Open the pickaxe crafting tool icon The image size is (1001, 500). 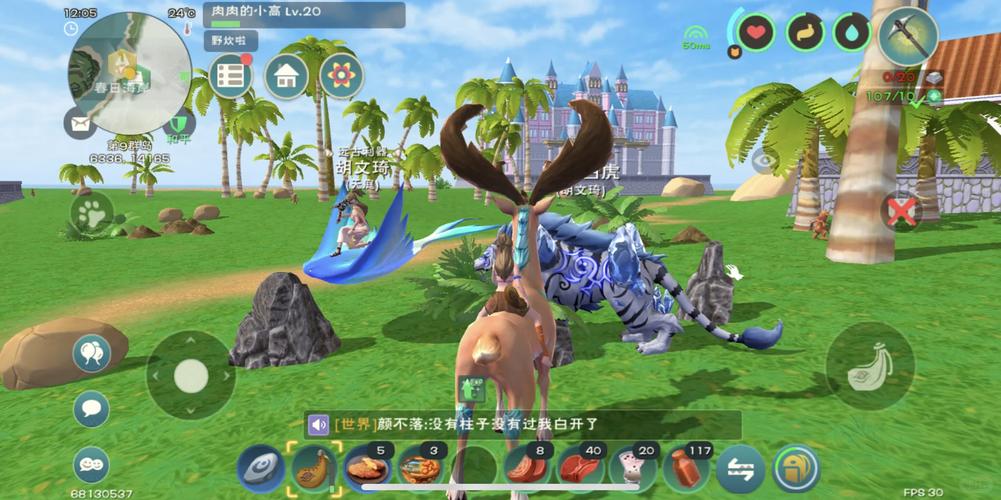[x=908, y=34]
